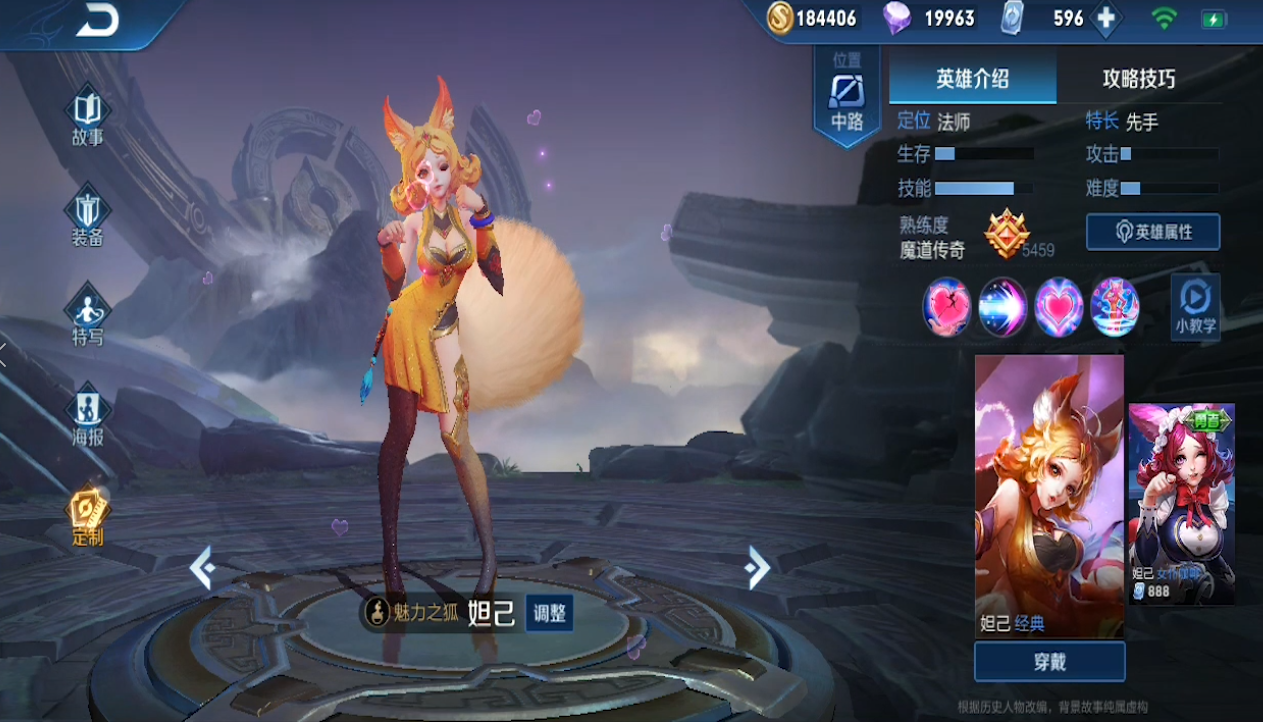Switch to the 攻略技巧 tab
This screenshot has height=722, width=1263.
tap(1138, 79)
